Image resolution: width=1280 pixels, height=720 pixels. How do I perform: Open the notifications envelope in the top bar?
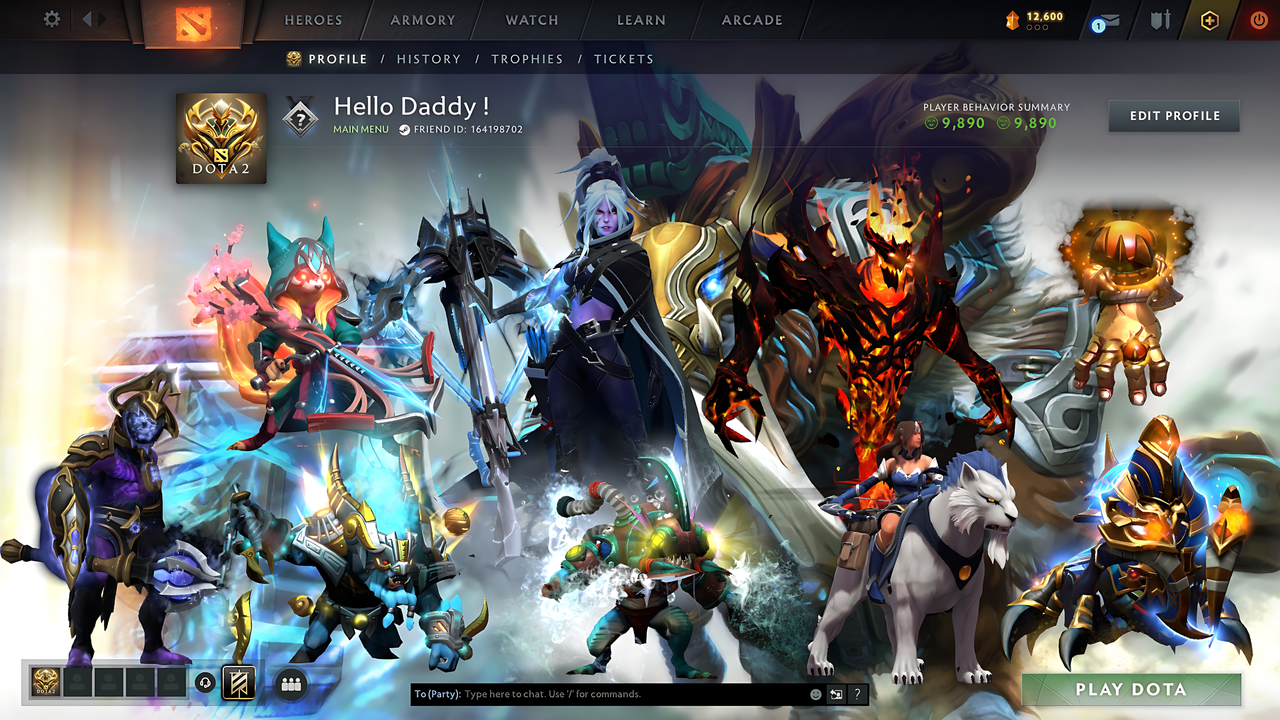(x=1110, y=20)
